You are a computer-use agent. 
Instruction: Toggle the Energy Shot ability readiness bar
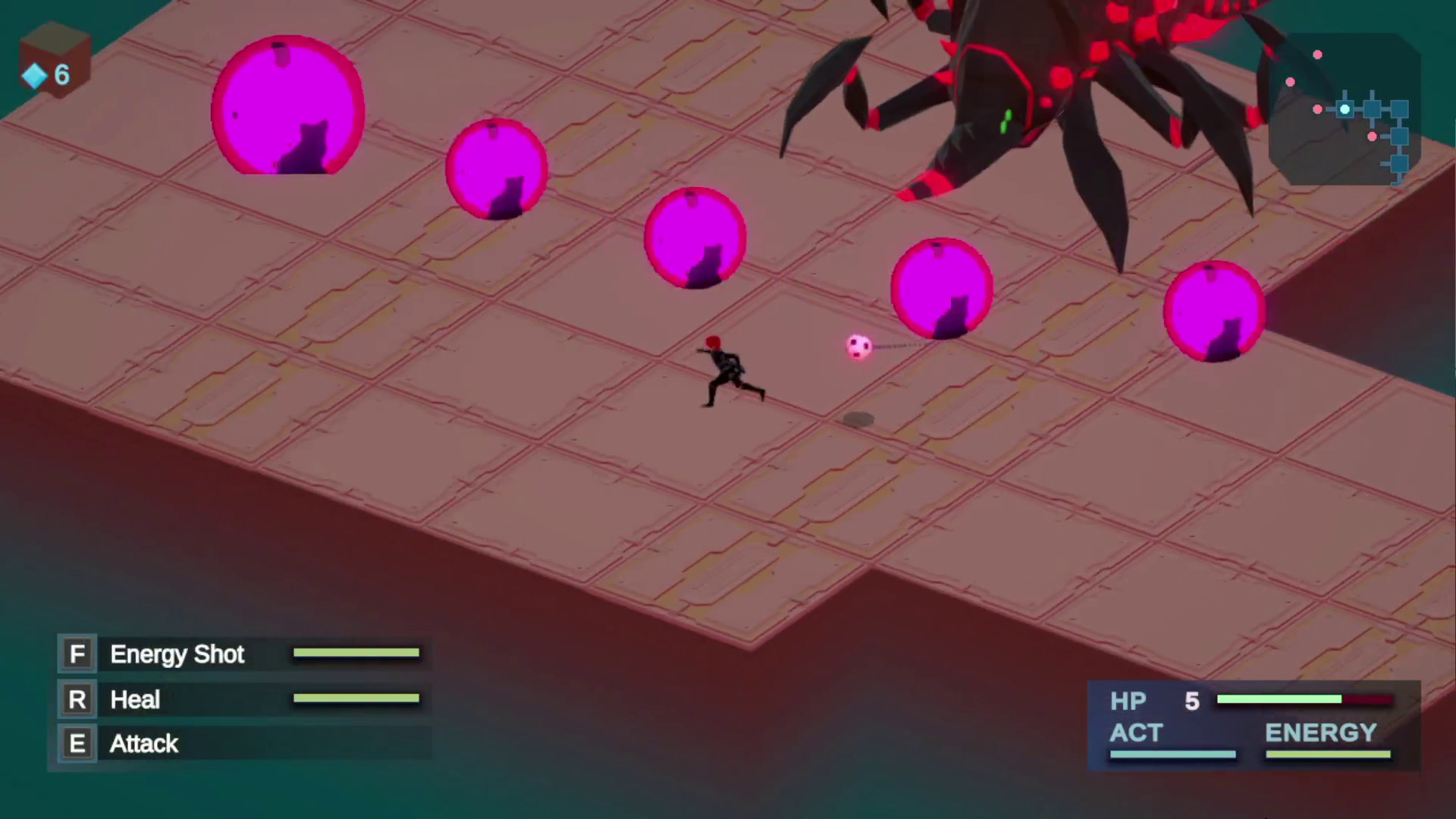tap(356, 653)
